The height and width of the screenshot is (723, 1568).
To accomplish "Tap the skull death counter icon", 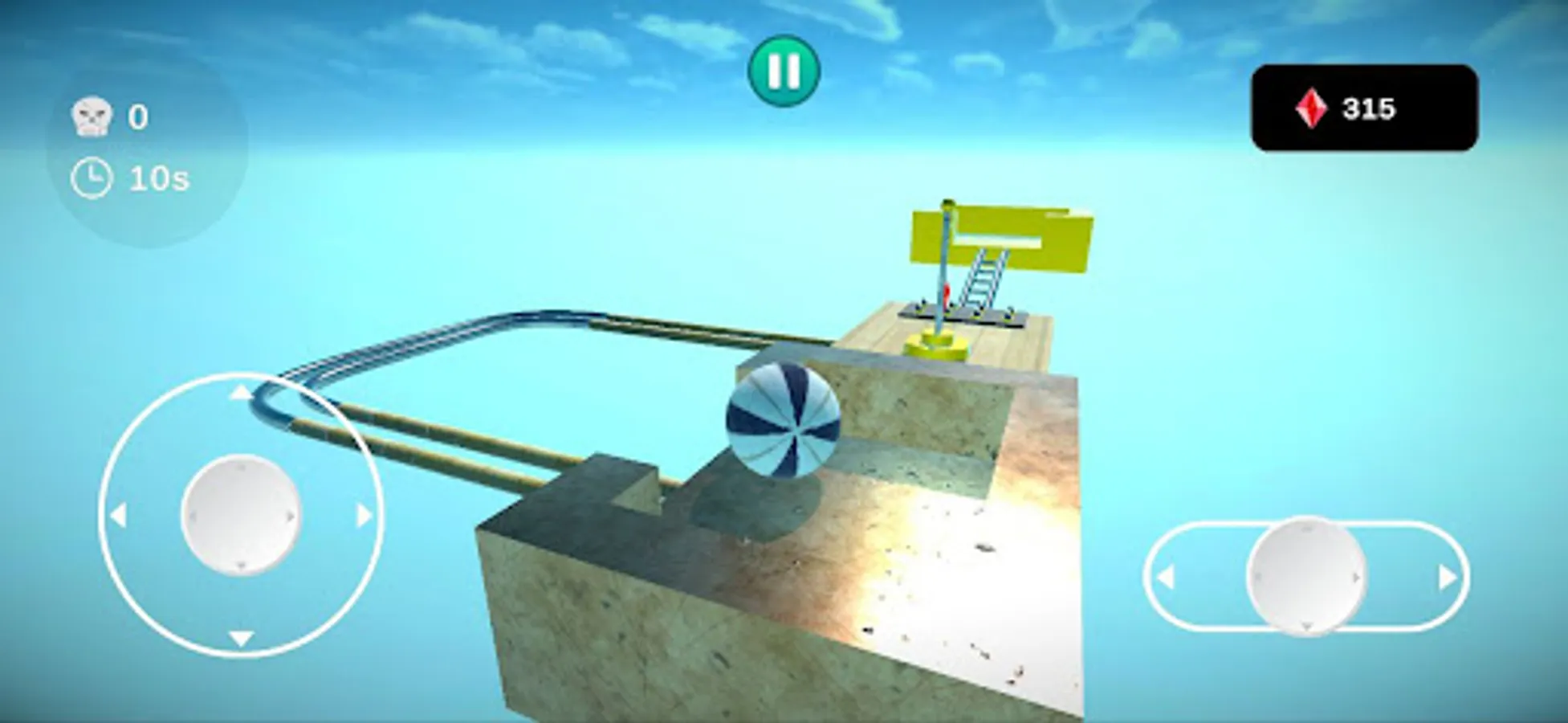I will (92, 114).
